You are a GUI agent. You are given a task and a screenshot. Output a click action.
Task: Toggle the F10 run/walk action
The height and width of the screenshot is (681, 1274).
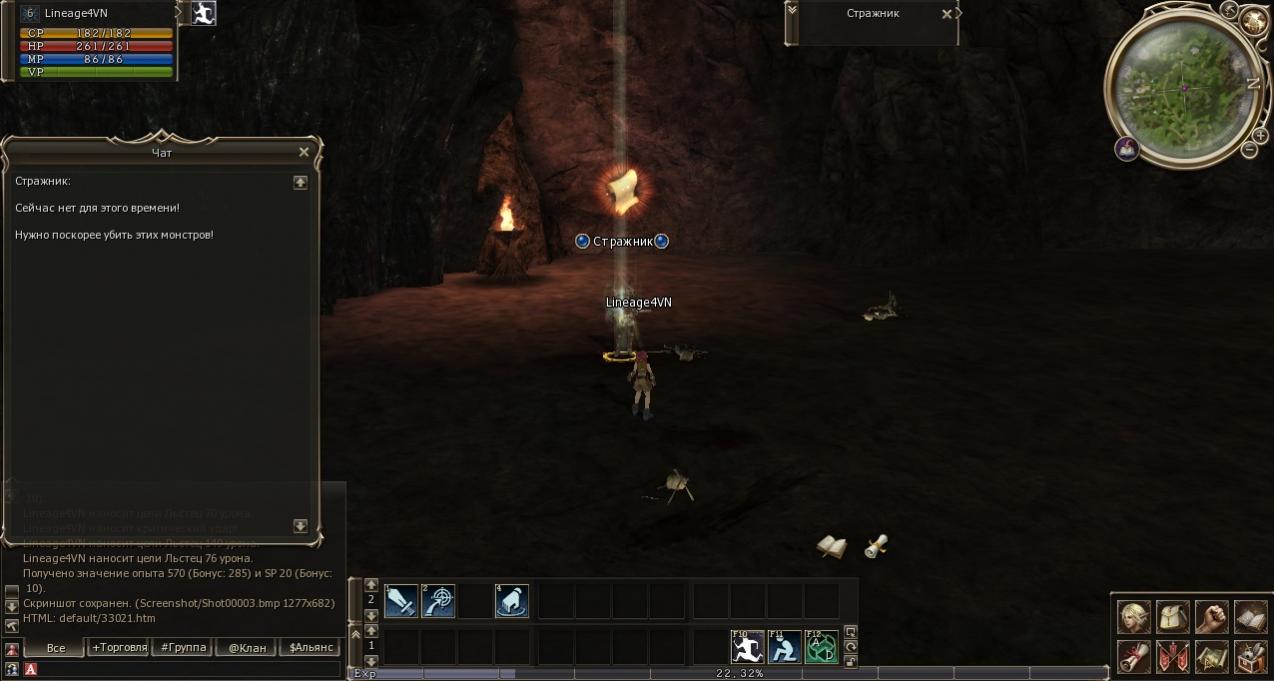(747, 646)
